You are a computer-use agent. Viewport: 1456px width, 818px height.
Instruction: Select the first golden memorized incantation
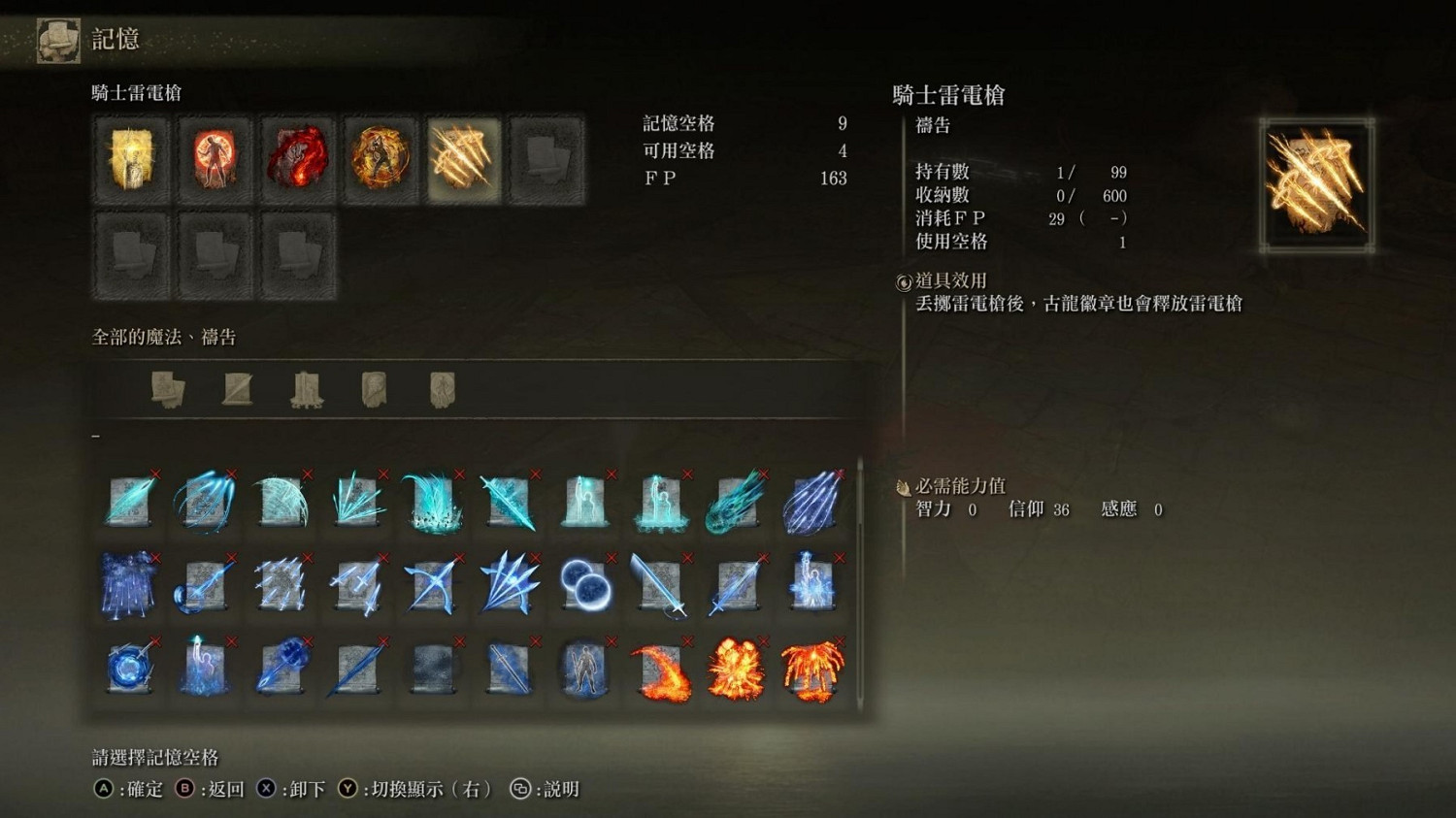pyautogui.click(x=132, y=159)
